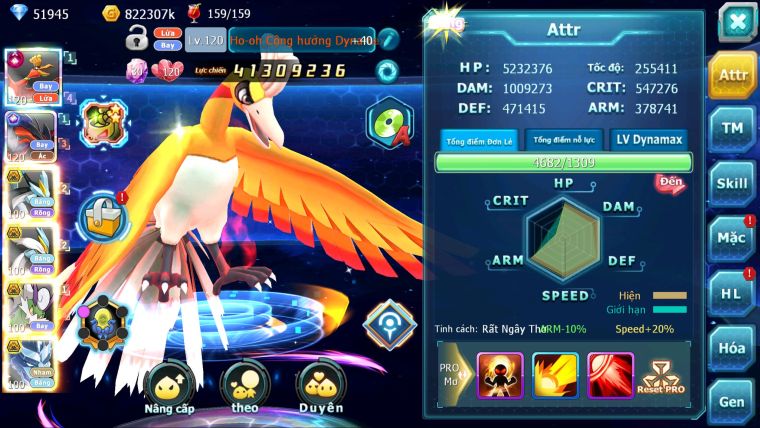Select the yellow flame burst skill icon
This screenshot has width=760, height=428.
(x=555, y=373)
